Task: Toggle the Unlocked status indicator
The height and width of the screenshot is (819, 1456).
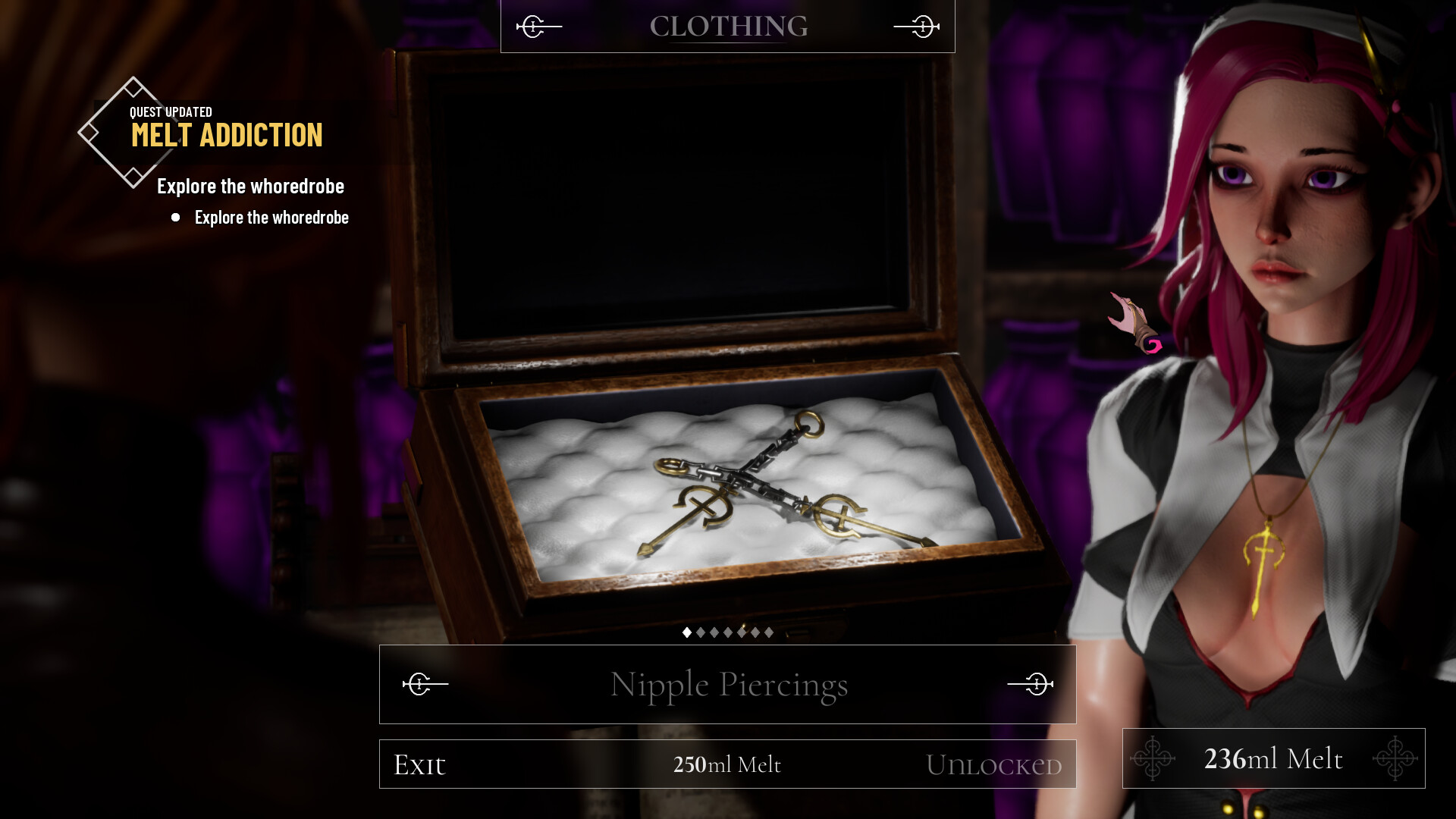Action: [x=994, y=764]
